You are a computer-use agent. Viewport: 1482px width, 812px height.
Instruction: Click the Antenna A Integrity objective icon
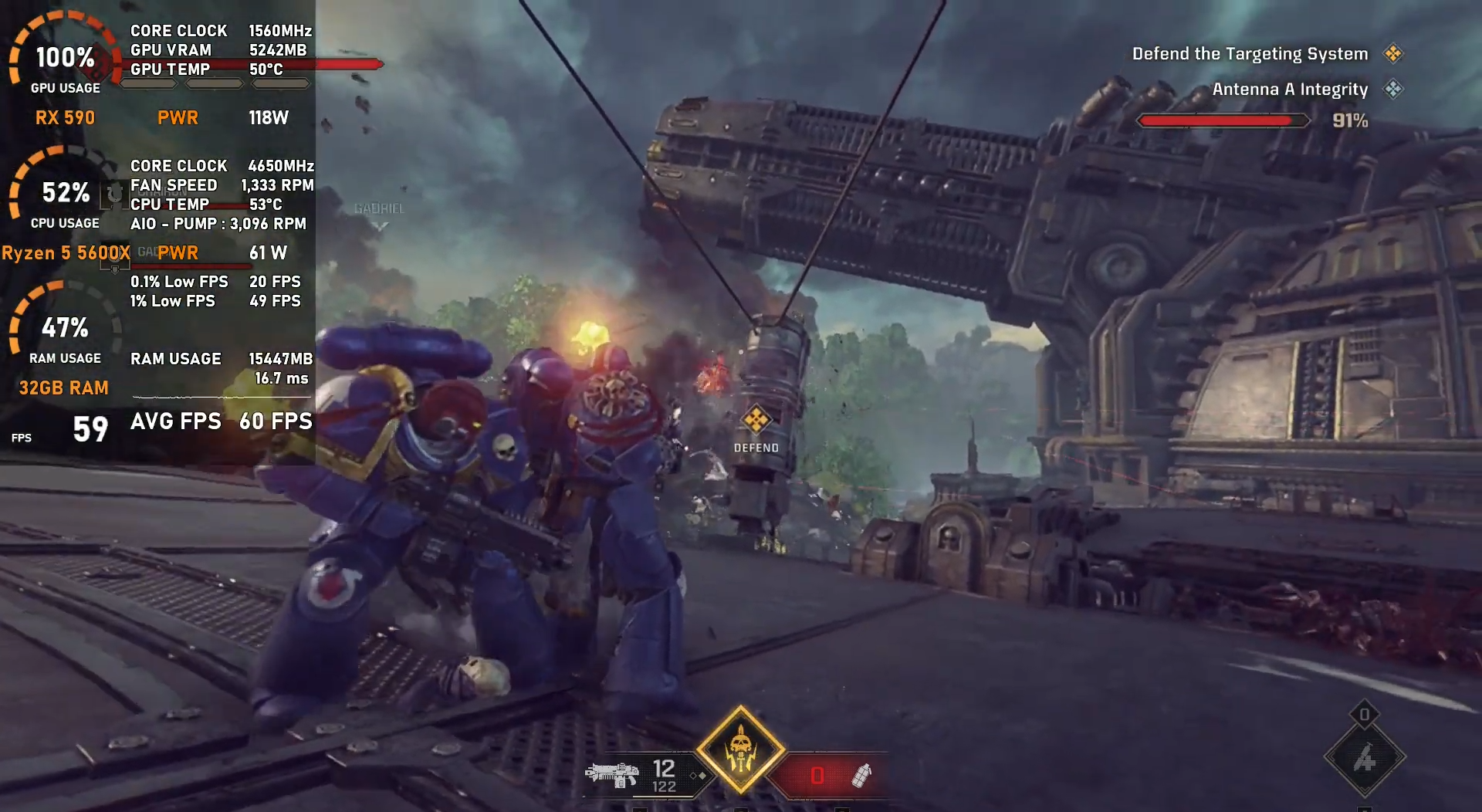pos(1392,89)
